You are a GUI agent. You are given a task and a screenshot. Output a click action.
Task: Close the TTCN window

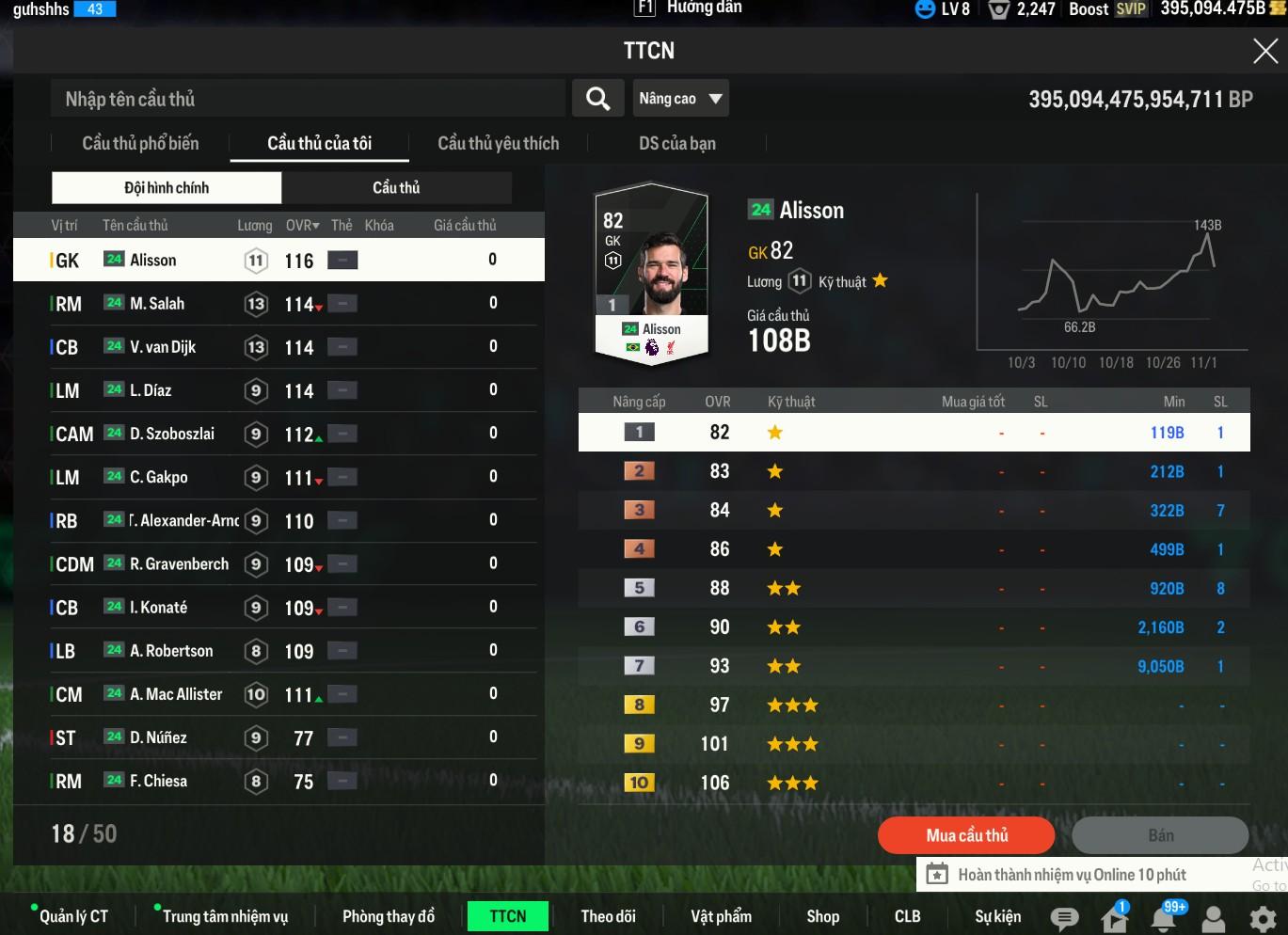click(x=1265, y=51)
